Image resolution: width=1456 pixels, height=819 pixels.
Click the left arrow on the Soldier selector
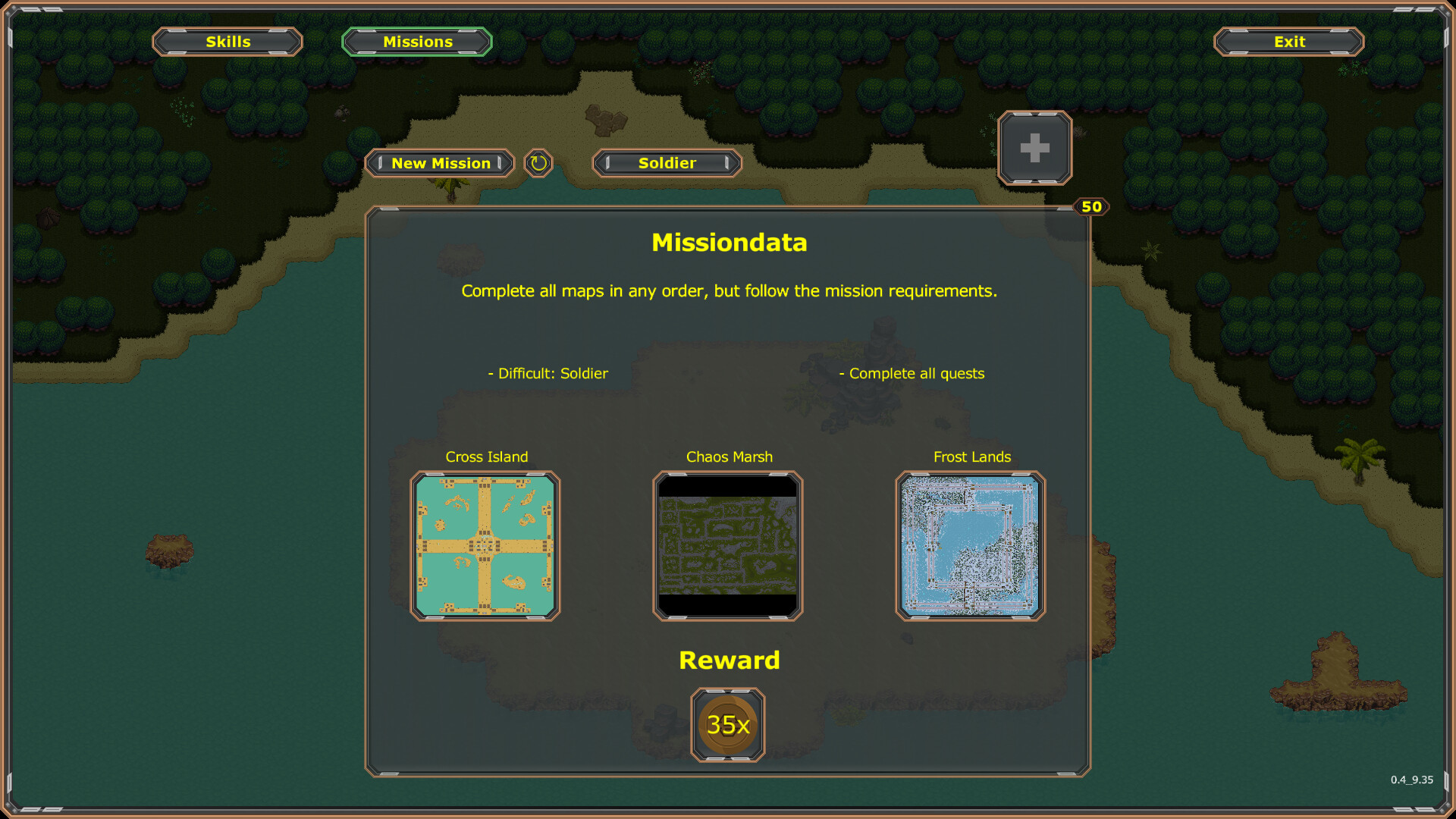(607, 163)
